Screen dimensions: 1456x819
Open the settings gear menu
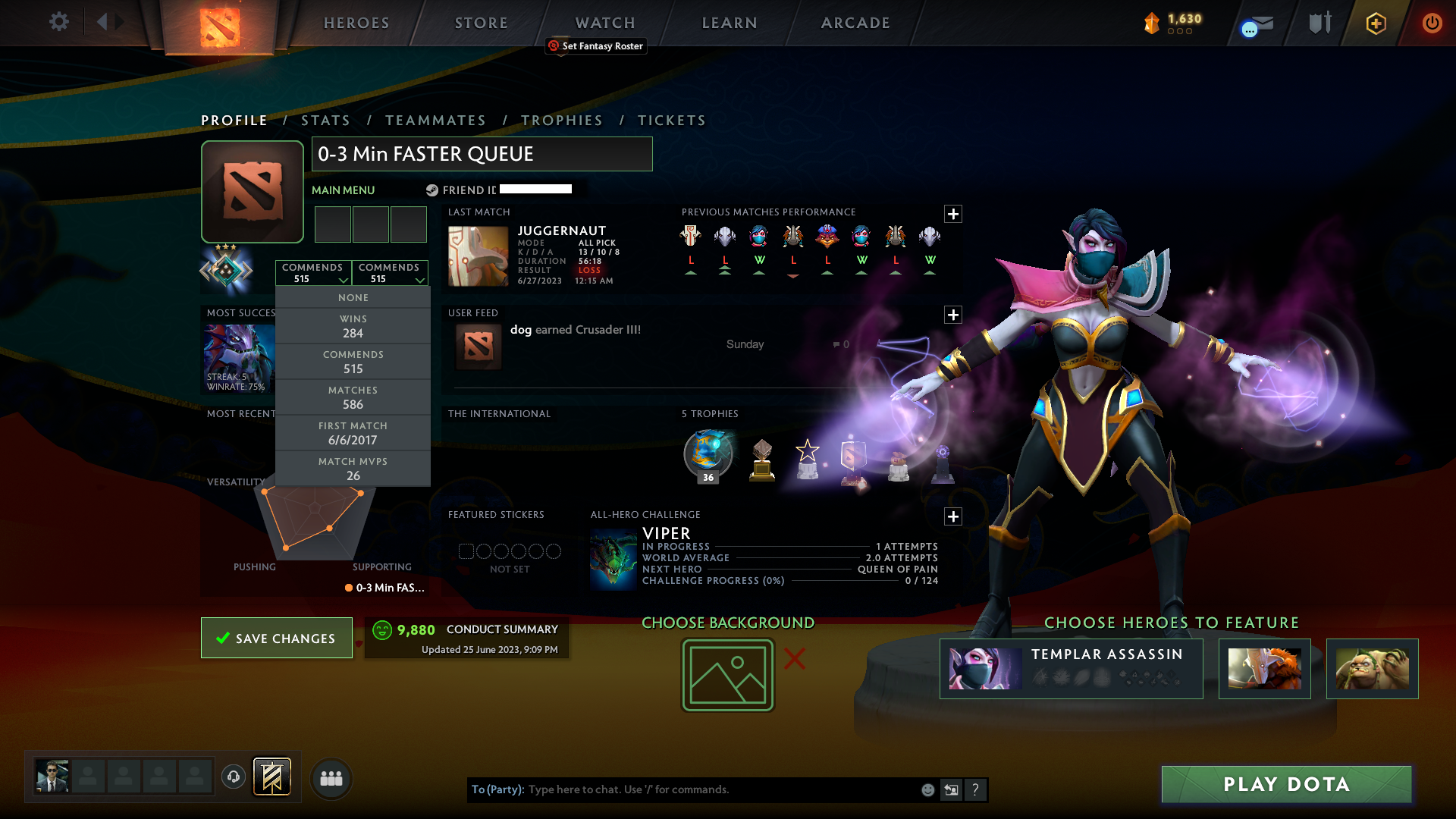59,22
